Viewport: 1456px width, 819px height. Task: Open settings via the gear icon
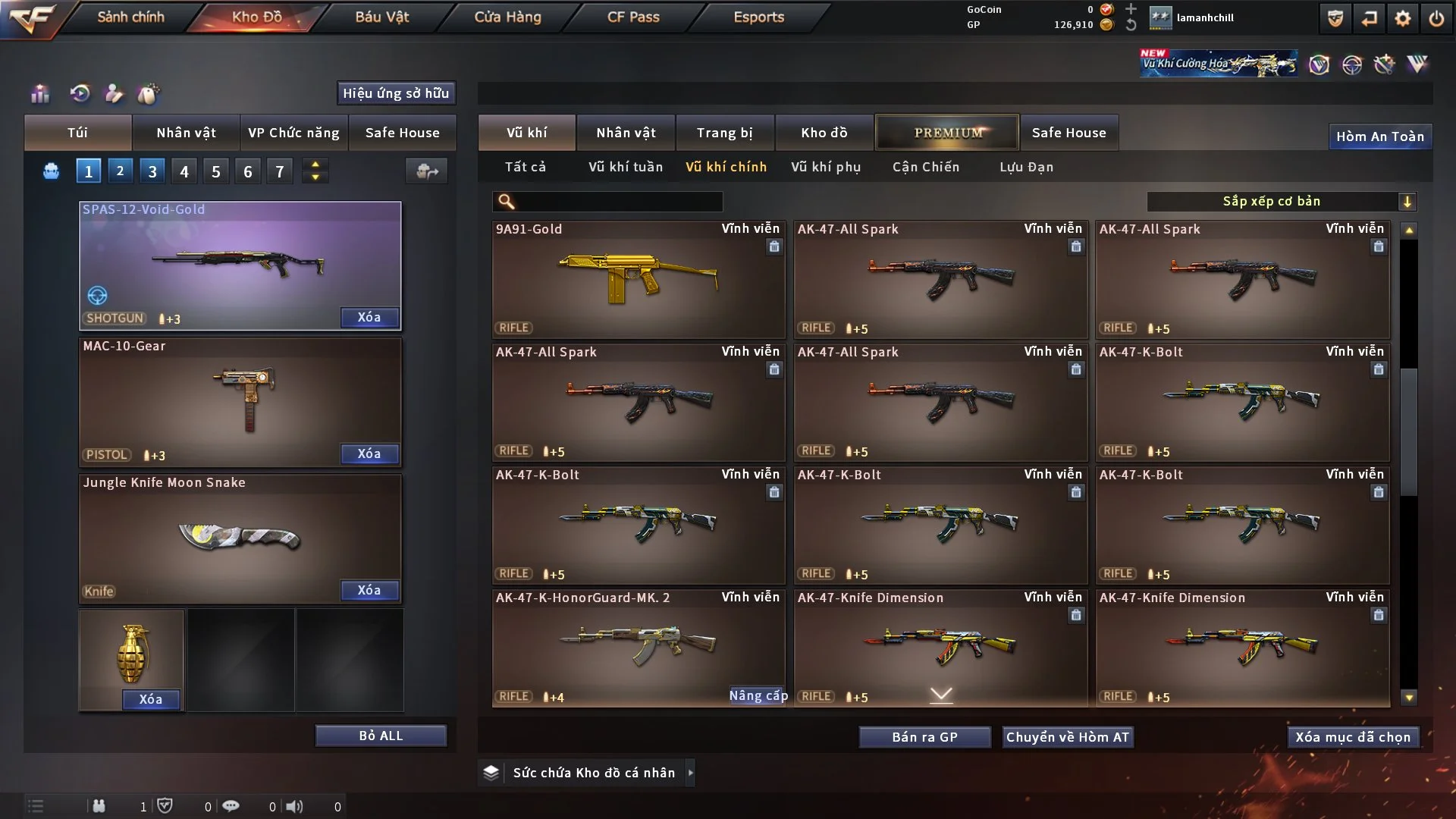coord(1403,18)
